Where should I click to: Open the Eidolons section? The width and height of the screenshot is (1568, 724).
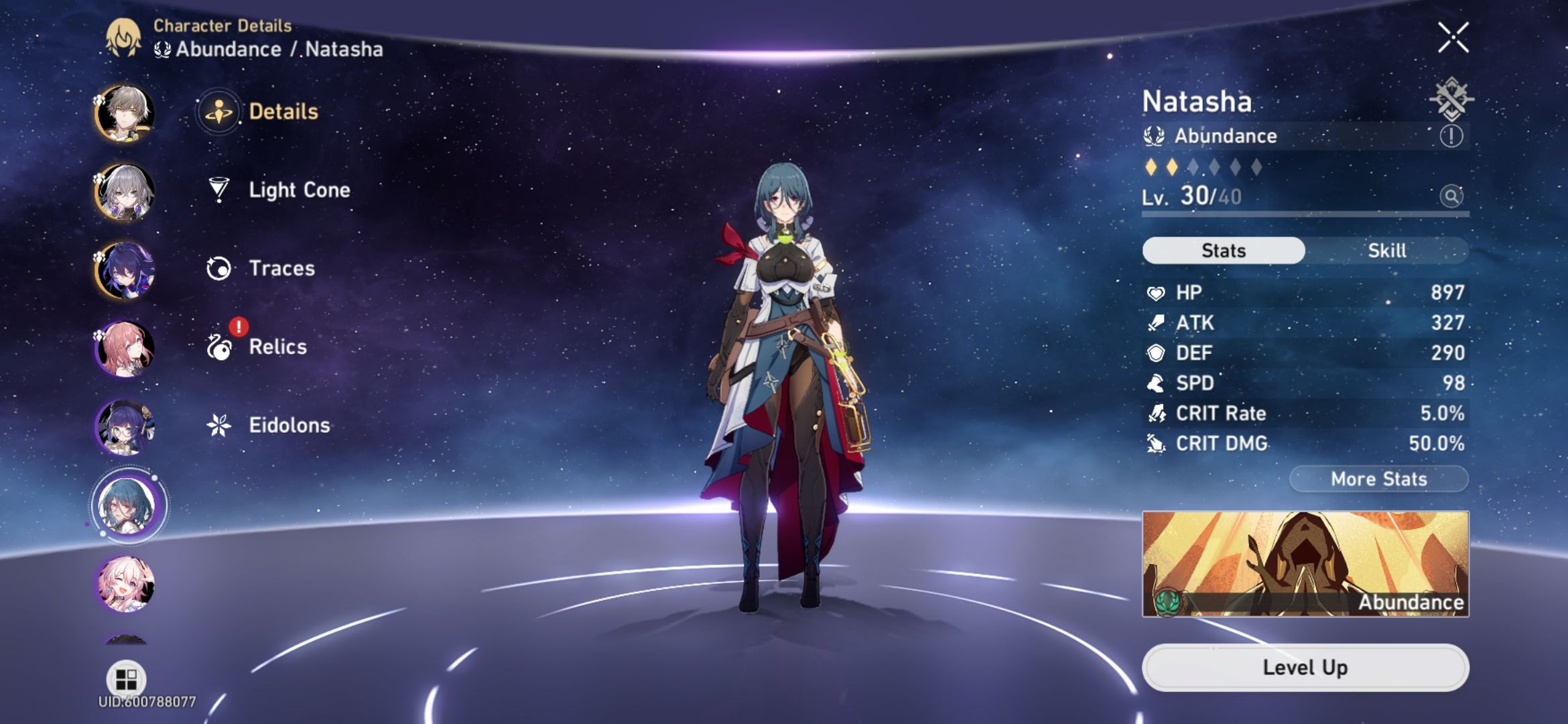(x=220, y=425)
